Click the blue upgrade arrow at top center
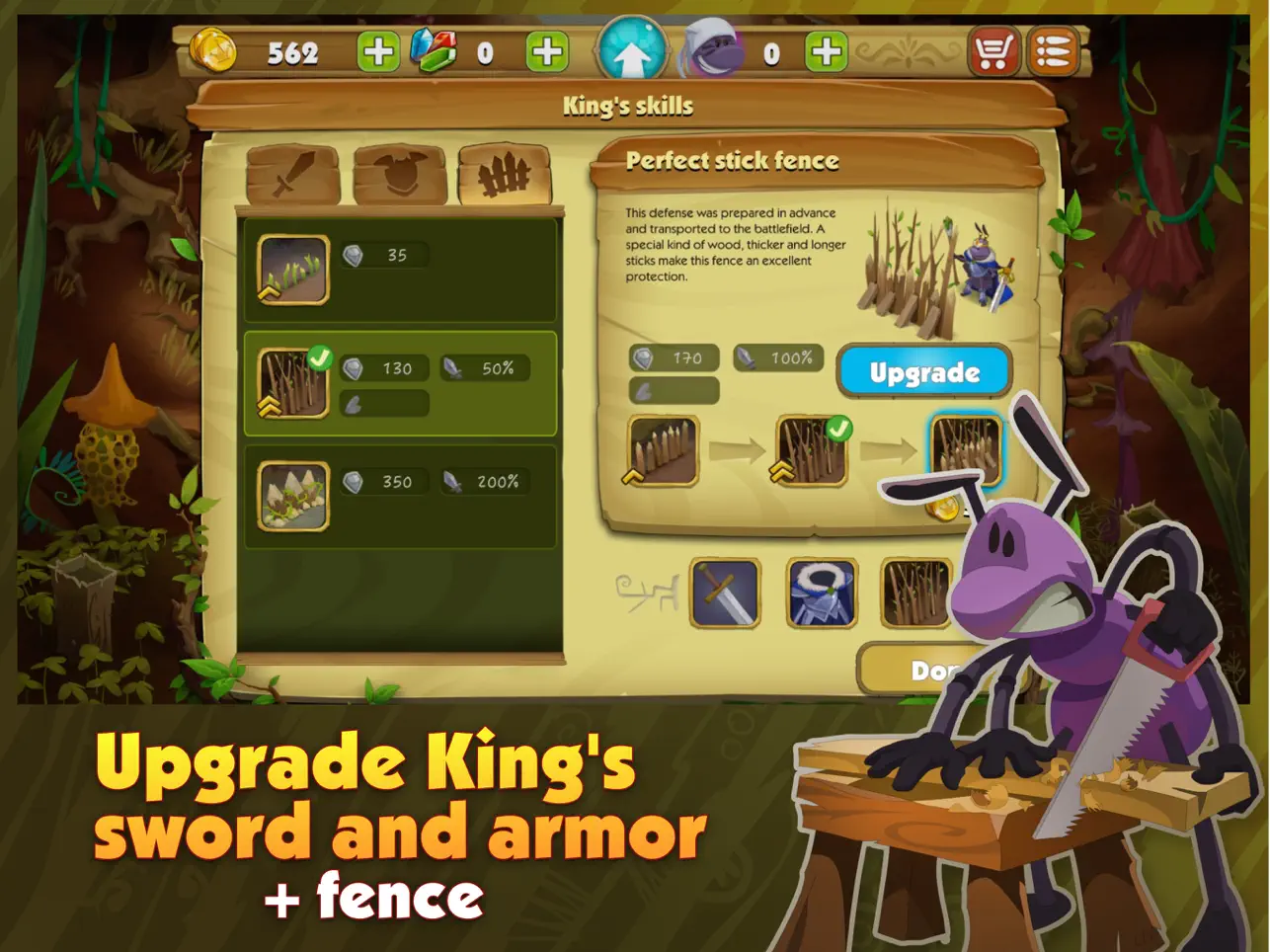The width and height of the screenshot is (1270, 952). pos(631,47)
